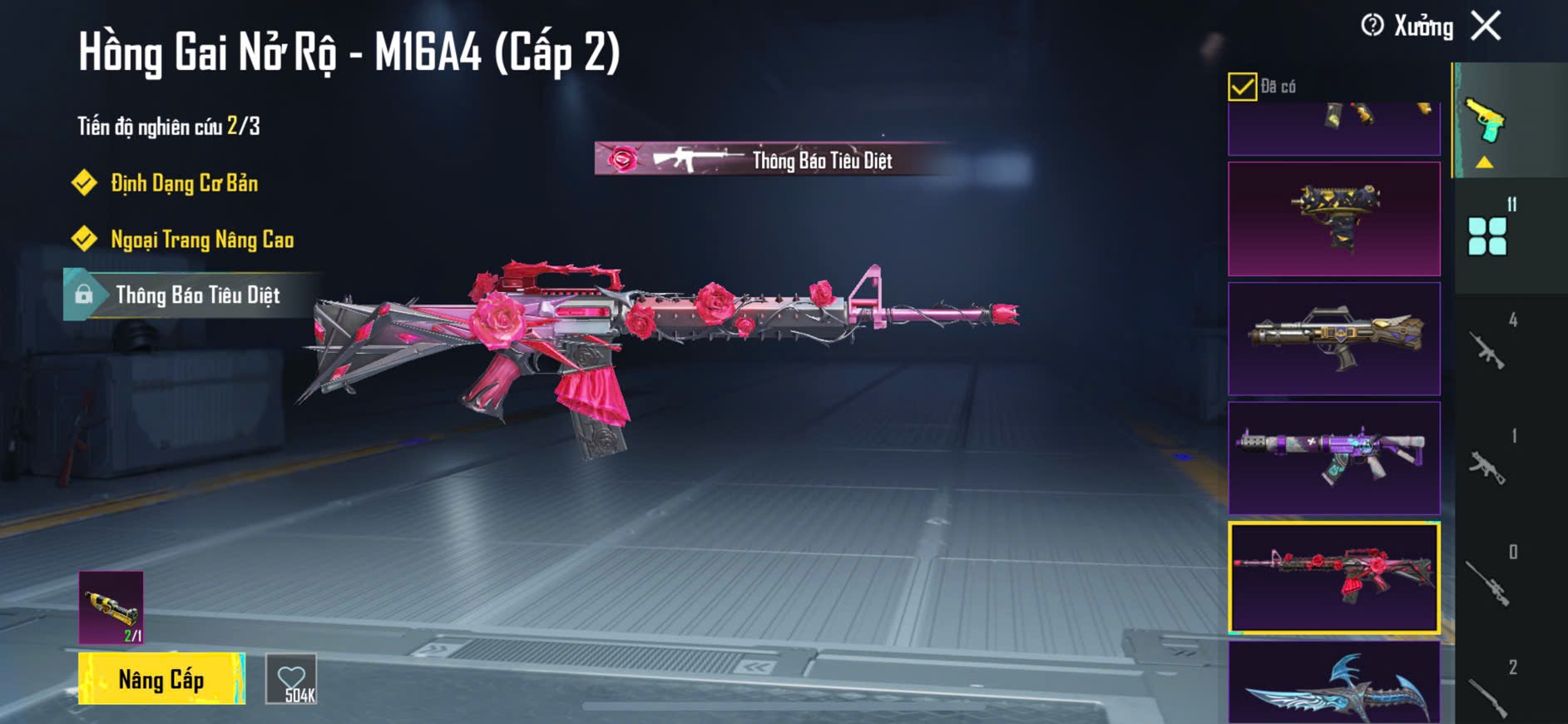Choose Ngoại Trang Nâng Cao stage
Viewport: 1568px width, 724px height.
[202, 240]
